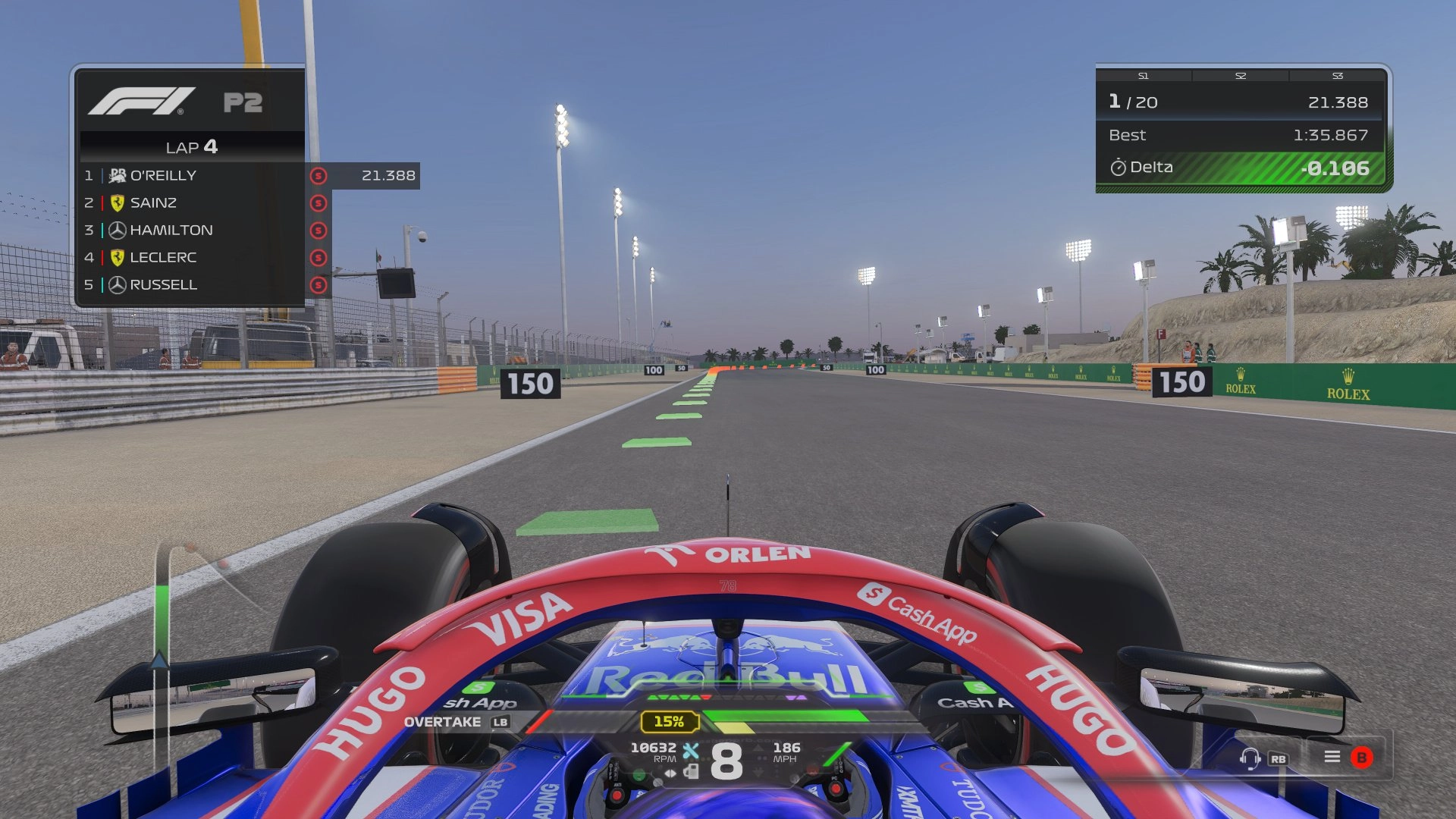Screen dimensions: 1456x819
Task: Expand the lap leaderboard panel
Action: point(190,148)
